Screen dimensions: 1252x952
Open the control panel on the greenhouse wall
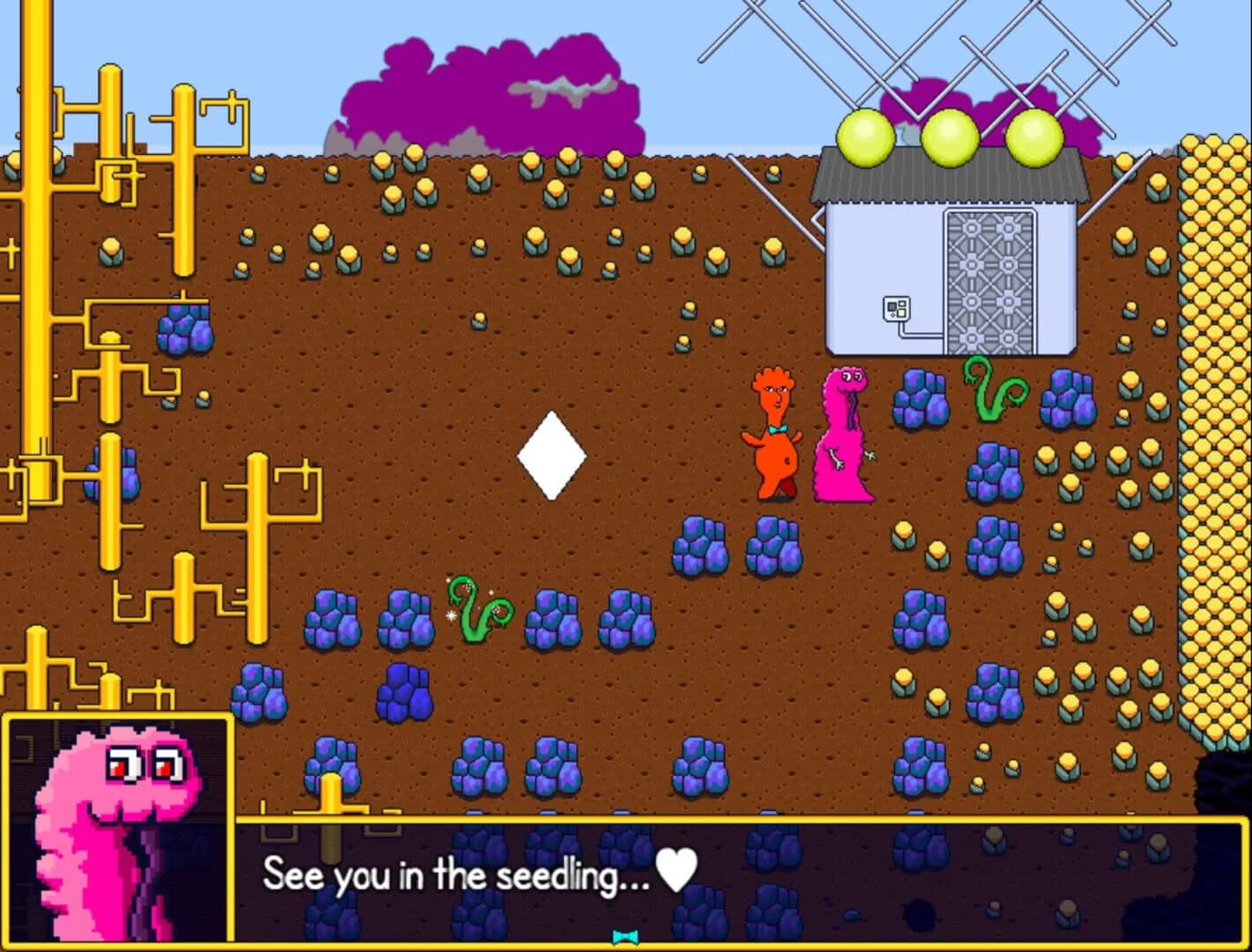pos(896,307)
